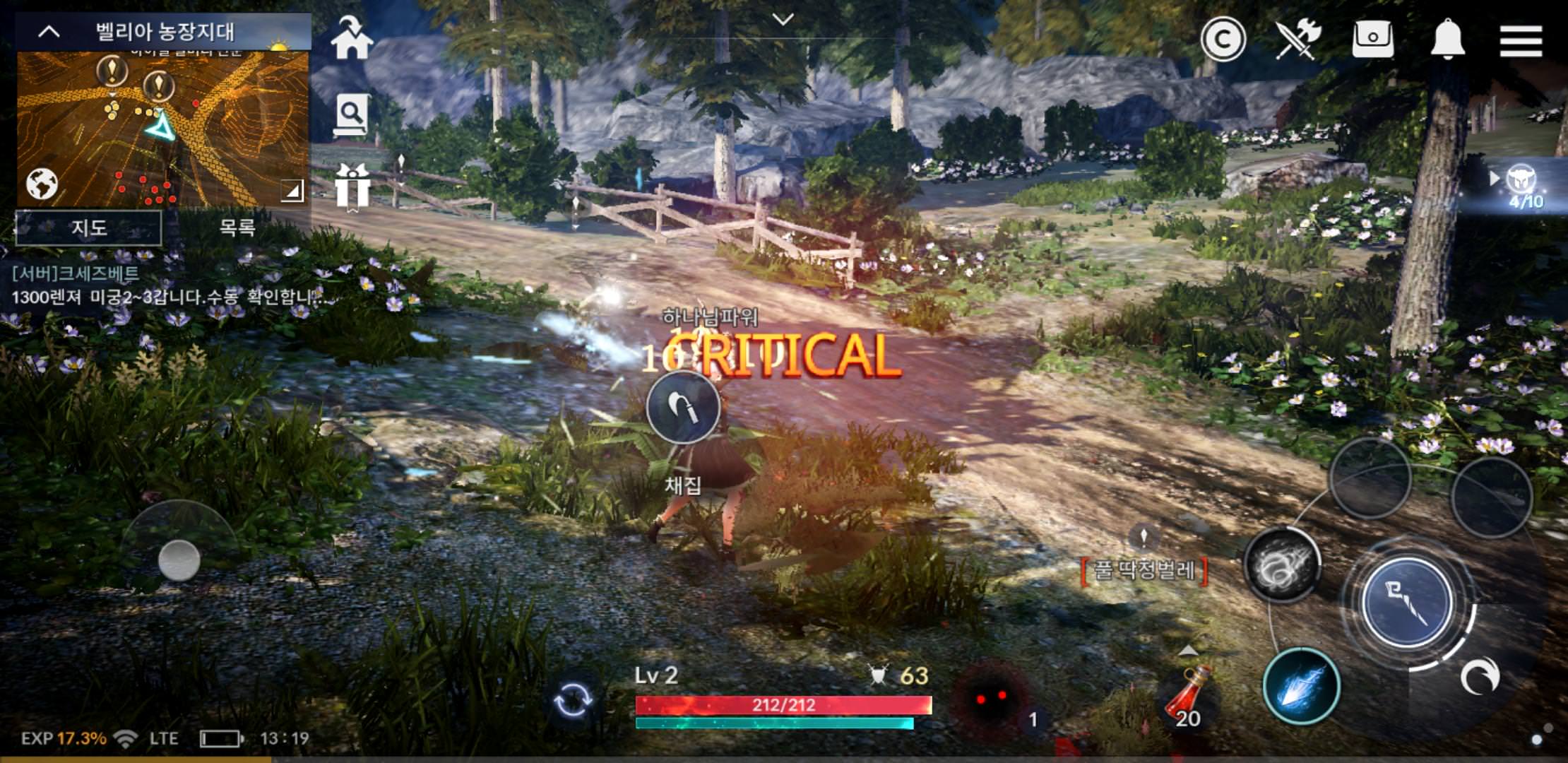Open the inventory bag icon
Viewport: 1568px width, 763px height.
[x=1372, y=39]
